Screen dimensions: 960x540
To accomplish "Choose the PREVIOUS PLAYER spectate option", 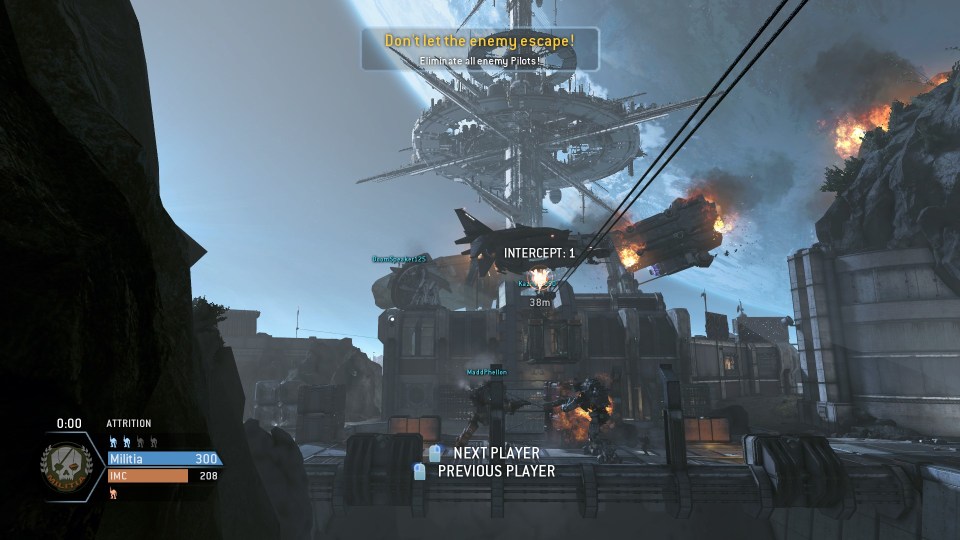I will click(495, 471).
